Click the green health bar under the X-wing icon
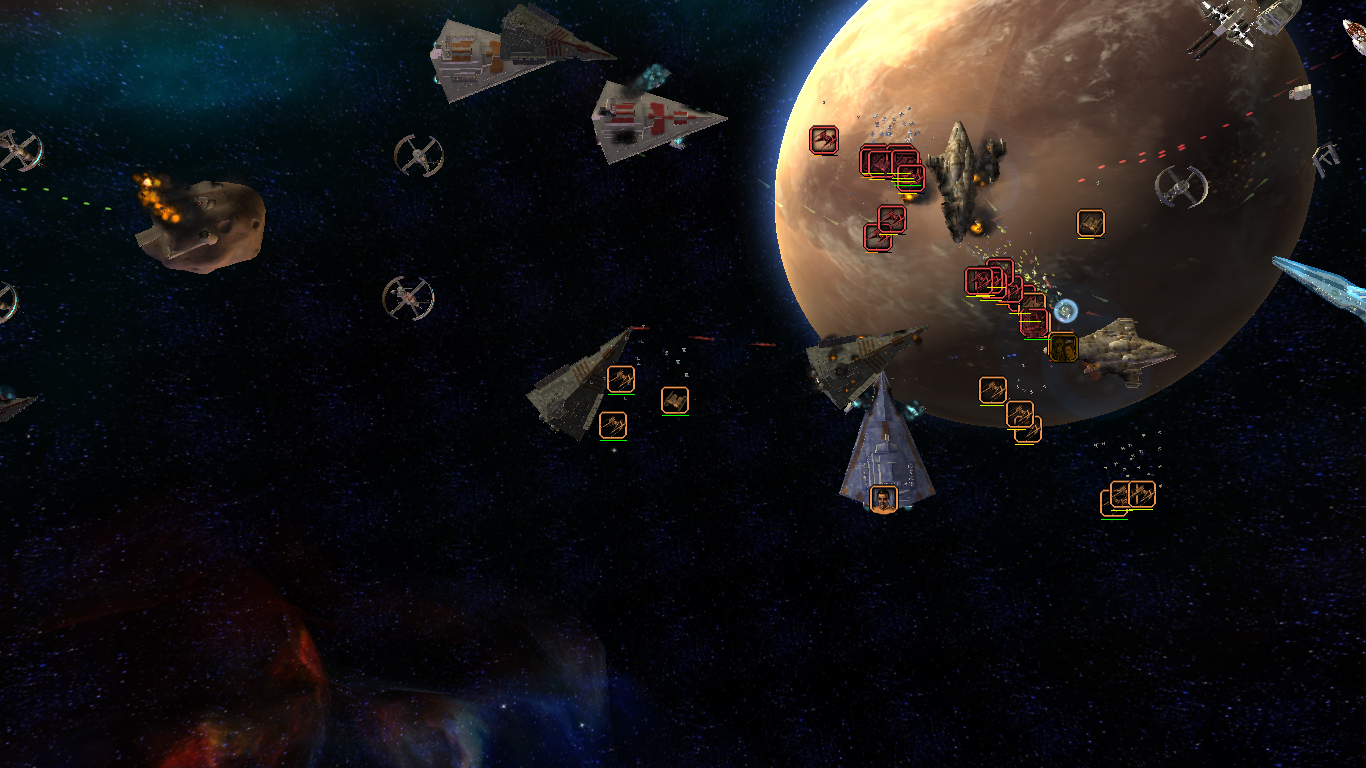1366x768 pixels. (x=622, y=396)
